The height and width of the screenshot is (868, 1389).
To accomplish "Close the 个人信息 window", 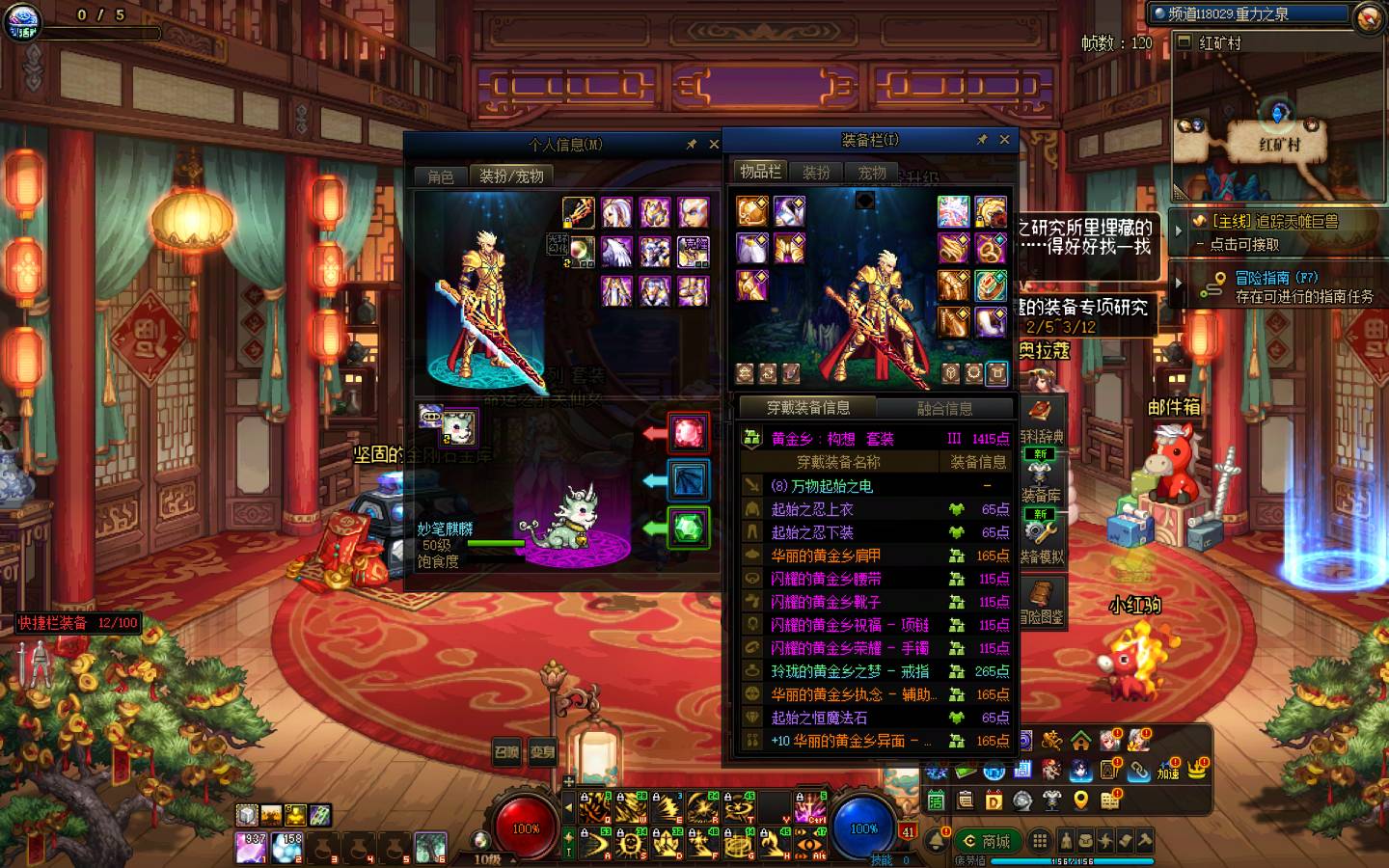I will [714, 145].
